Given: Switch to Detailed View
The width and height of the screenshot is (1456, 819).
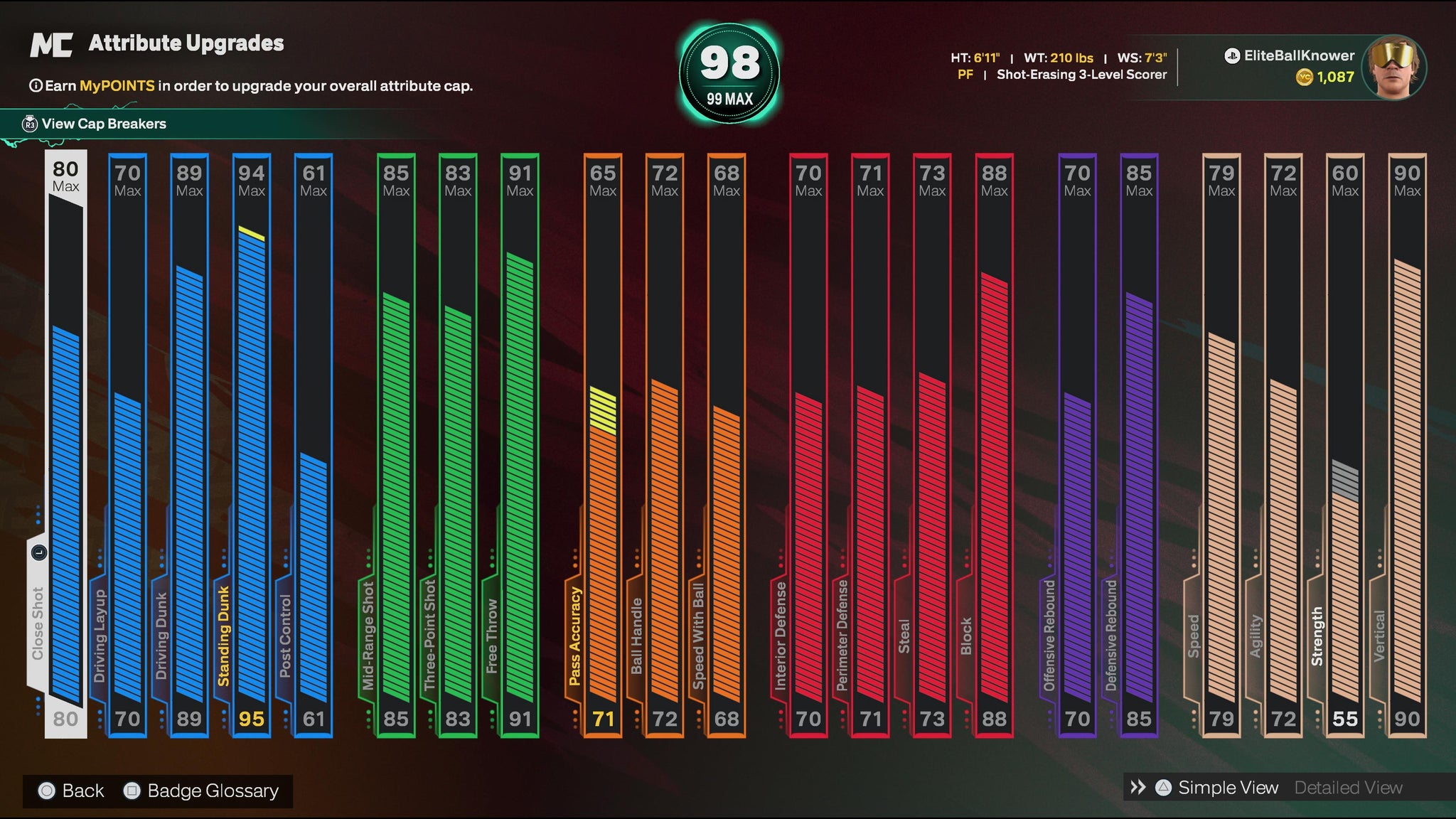Looking at the screenshot, I should 1348,788.
